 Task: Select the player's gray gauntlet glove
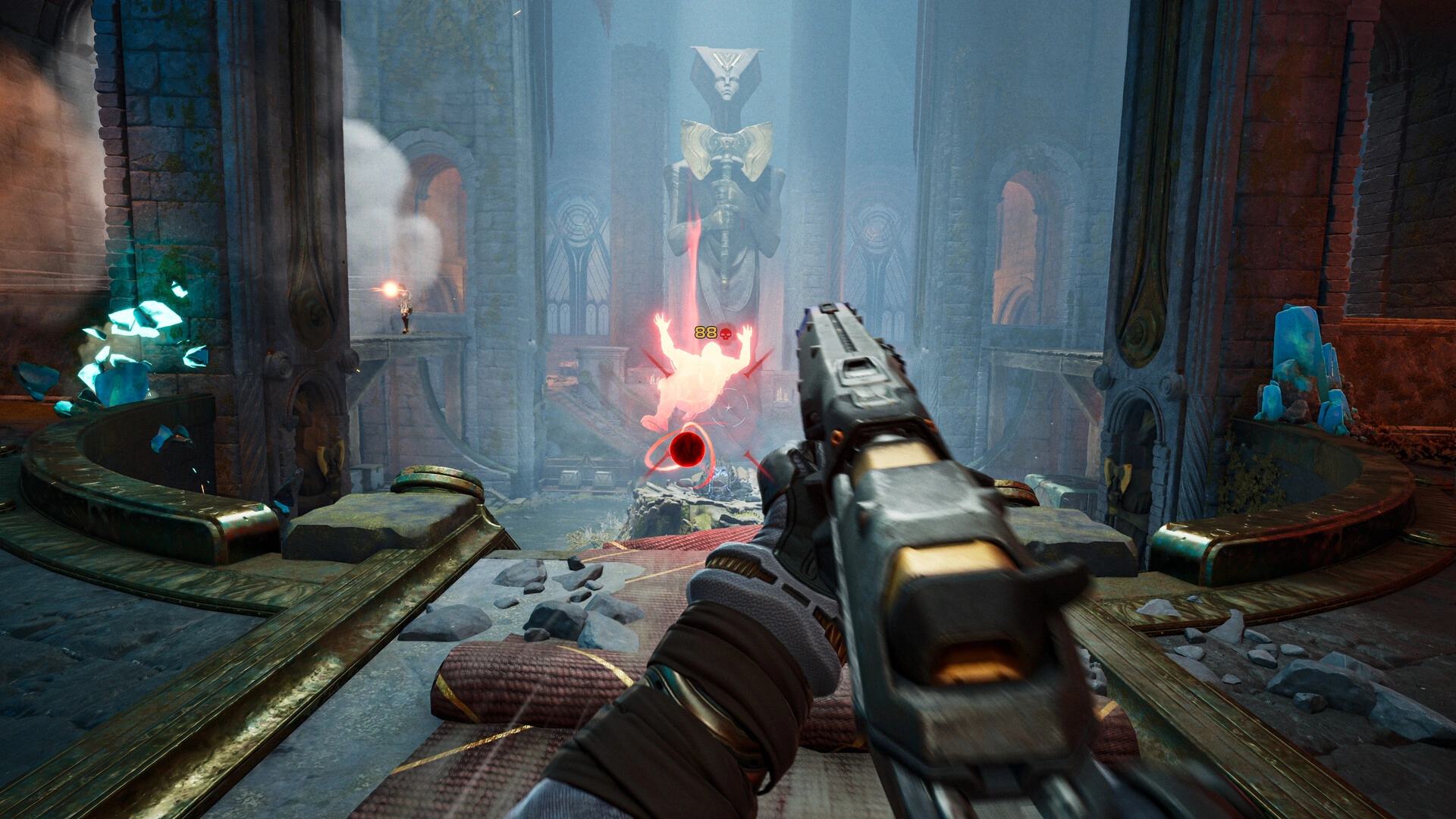click(758, 599)
